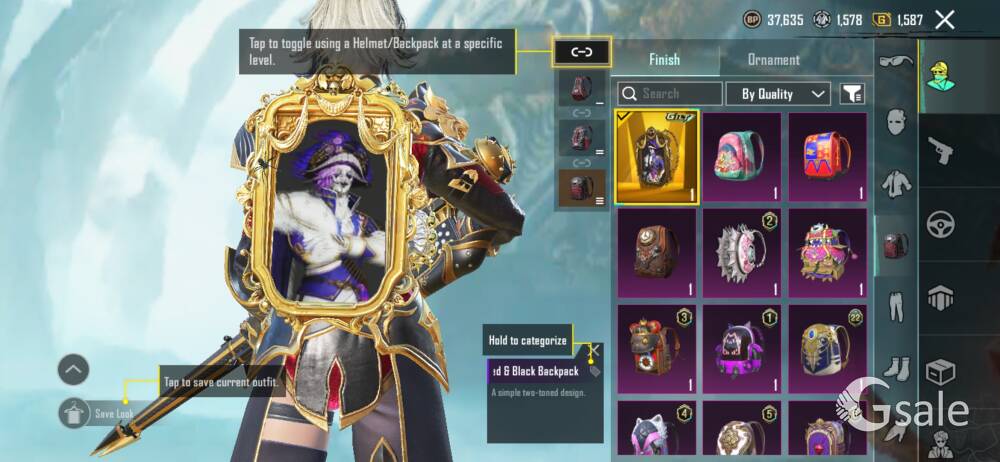Image resolution: width=1000 pixels, height=462 pixels.
Task: Choose the spiked white round backpack
Action: coord(741,252)
